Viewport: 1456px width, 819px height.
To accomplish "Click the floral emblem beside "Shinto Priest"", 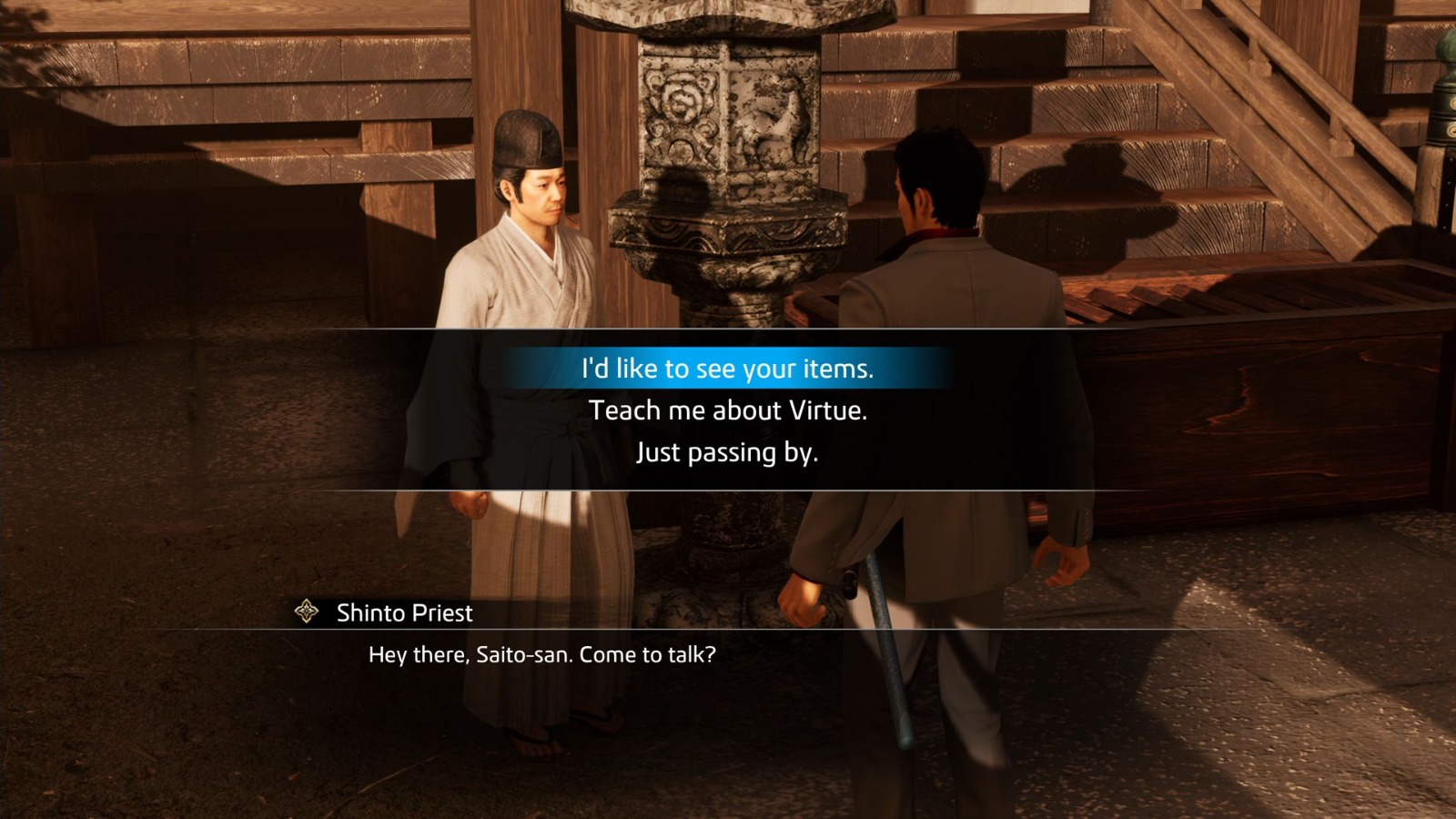I will (x=308, y=612).
